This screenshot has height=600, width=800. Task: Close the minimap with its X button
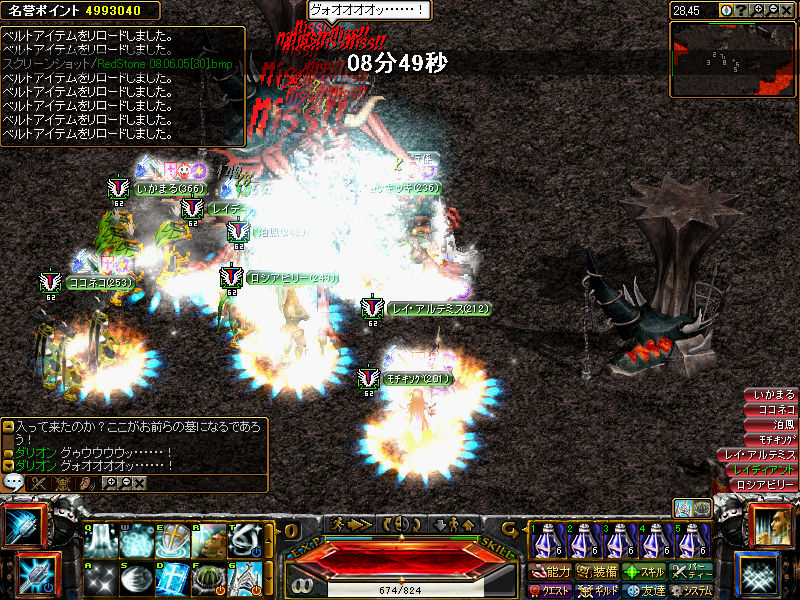coord(788,10)
